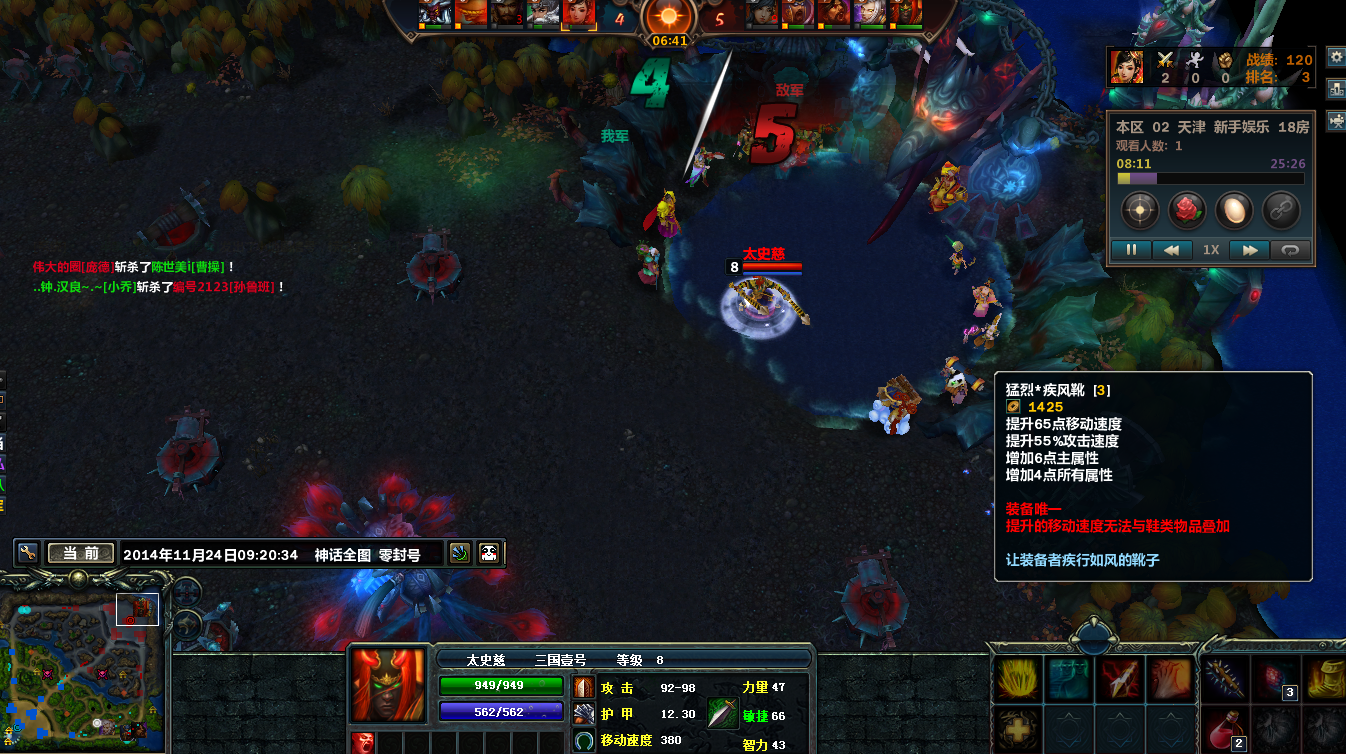Open settings with the gear icon
Viewport: 1346px width, 754px height.
pos(1336,57)
